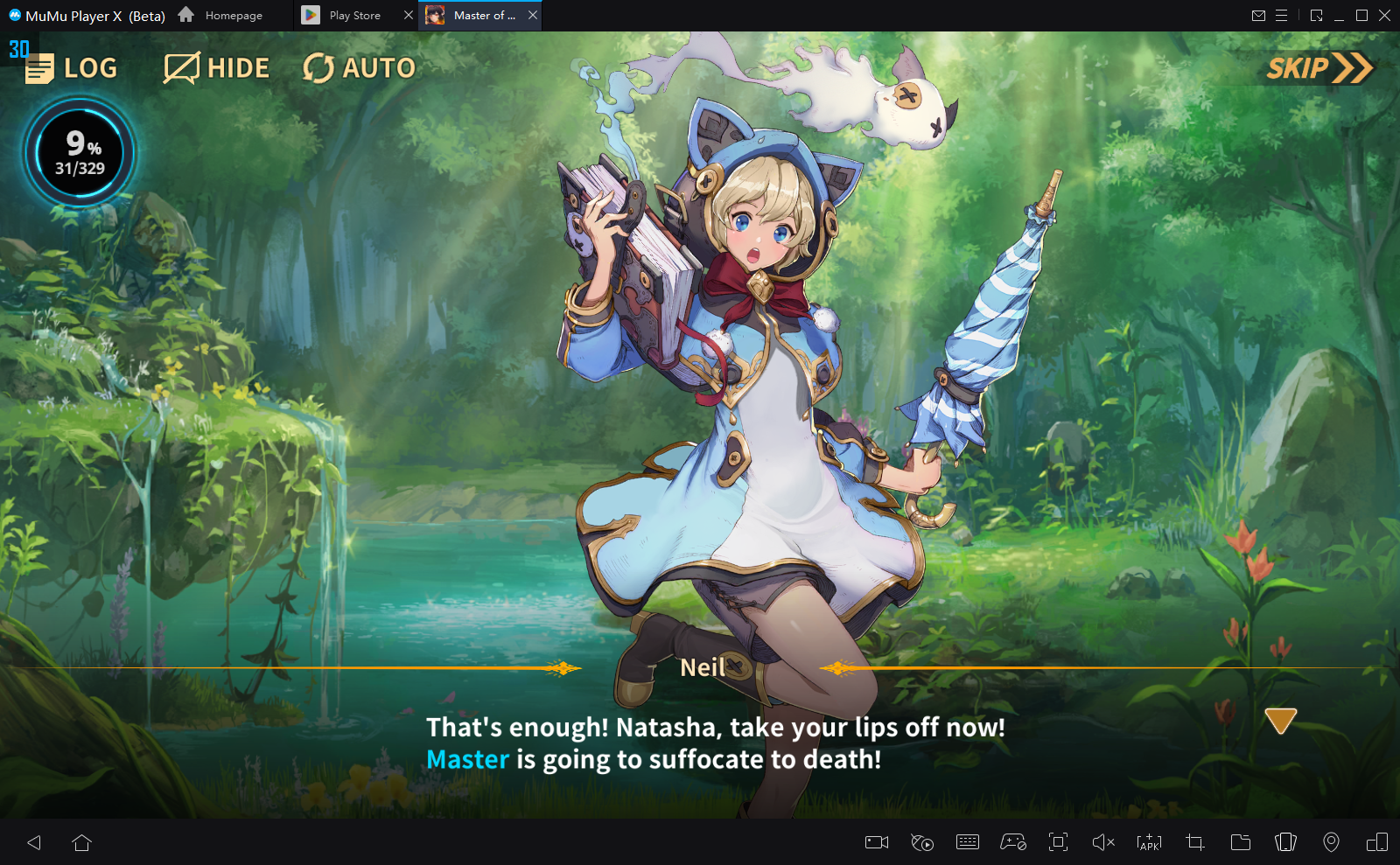Image resolution: width=1400 pixels, height=865 pixels.
Task: Open the dialogue LOG
Action: coord(72,68)
